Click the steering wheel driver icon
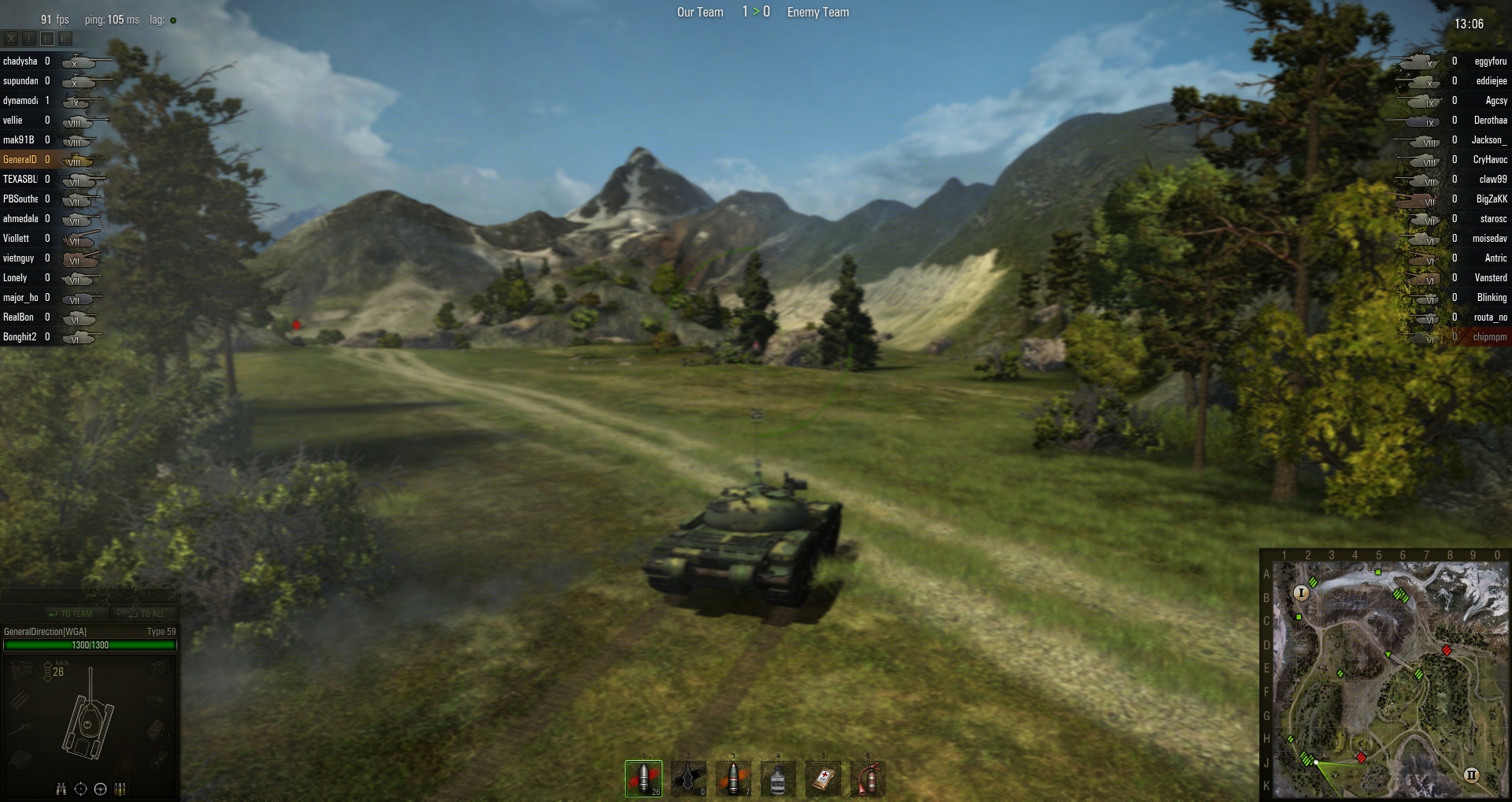 (100, 789)
